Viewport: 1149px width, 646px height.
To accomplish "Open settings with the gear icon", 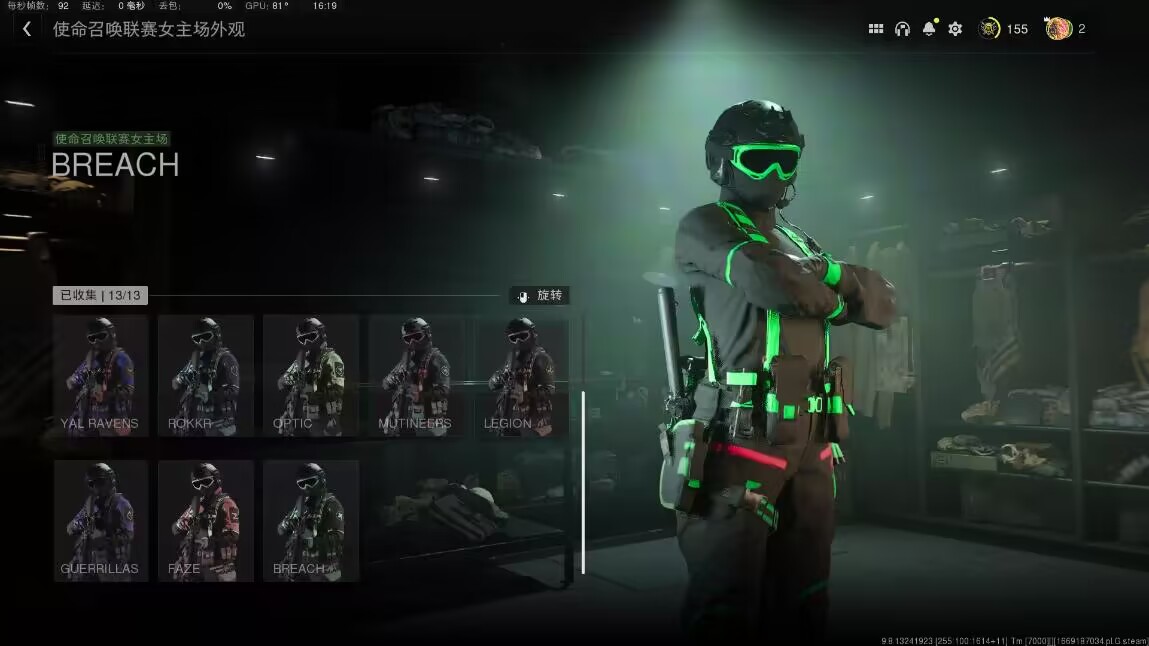I will (955, 29).
